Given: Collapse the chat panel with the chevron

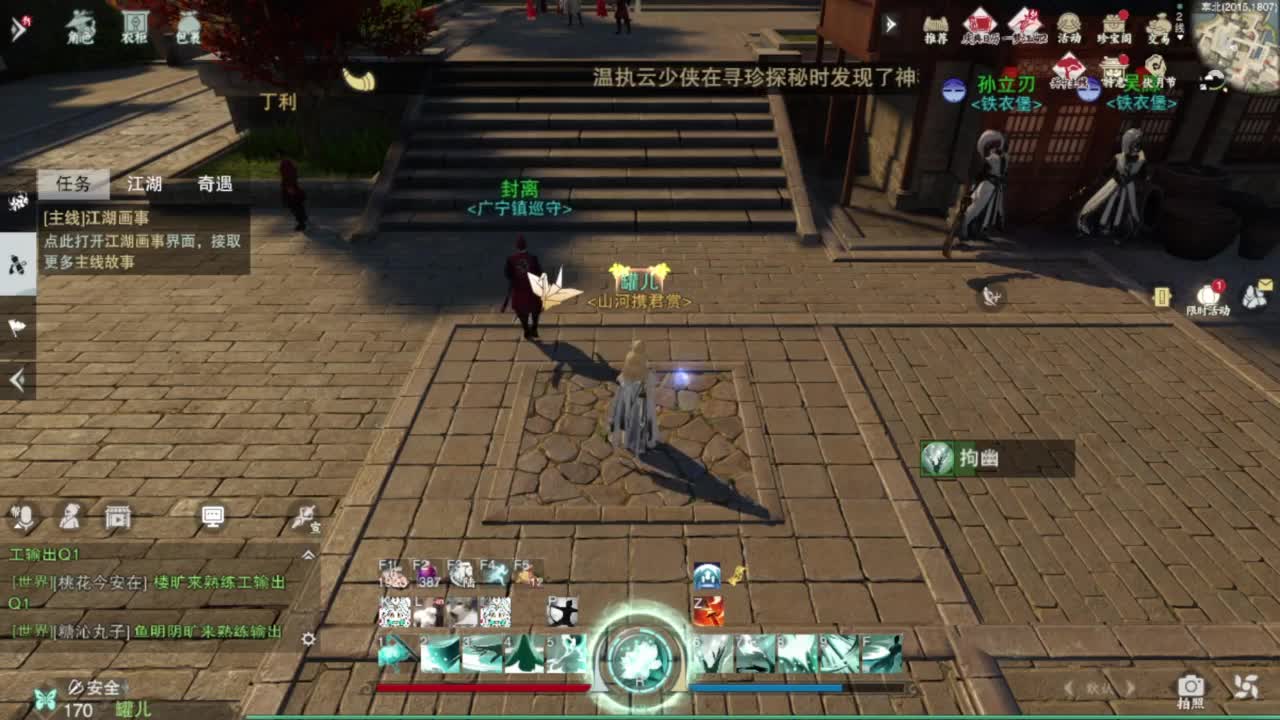Looking at the screenshot, I should click(x=307, y=556).
